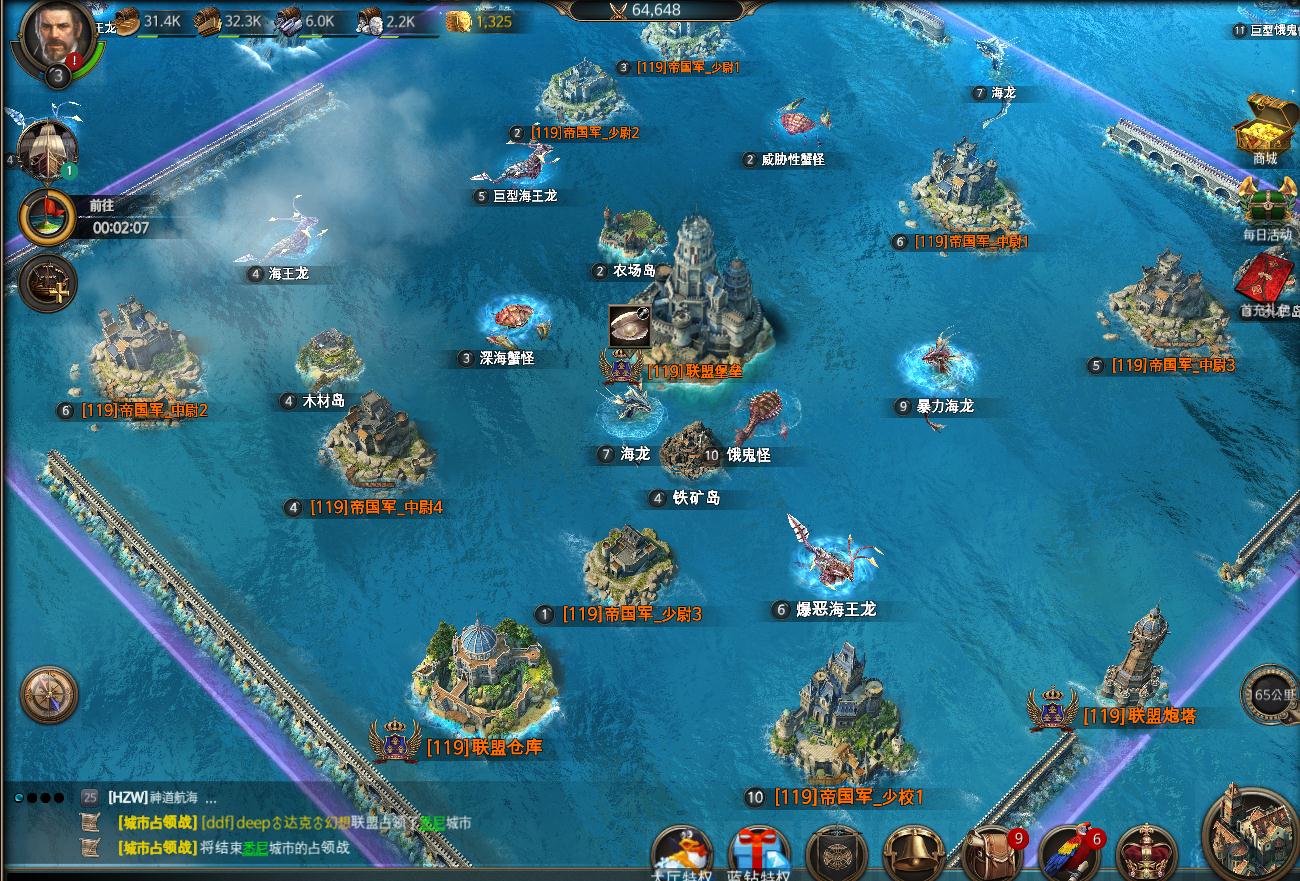
Task: Click the add ship plus icon
Action: [47, 283]
